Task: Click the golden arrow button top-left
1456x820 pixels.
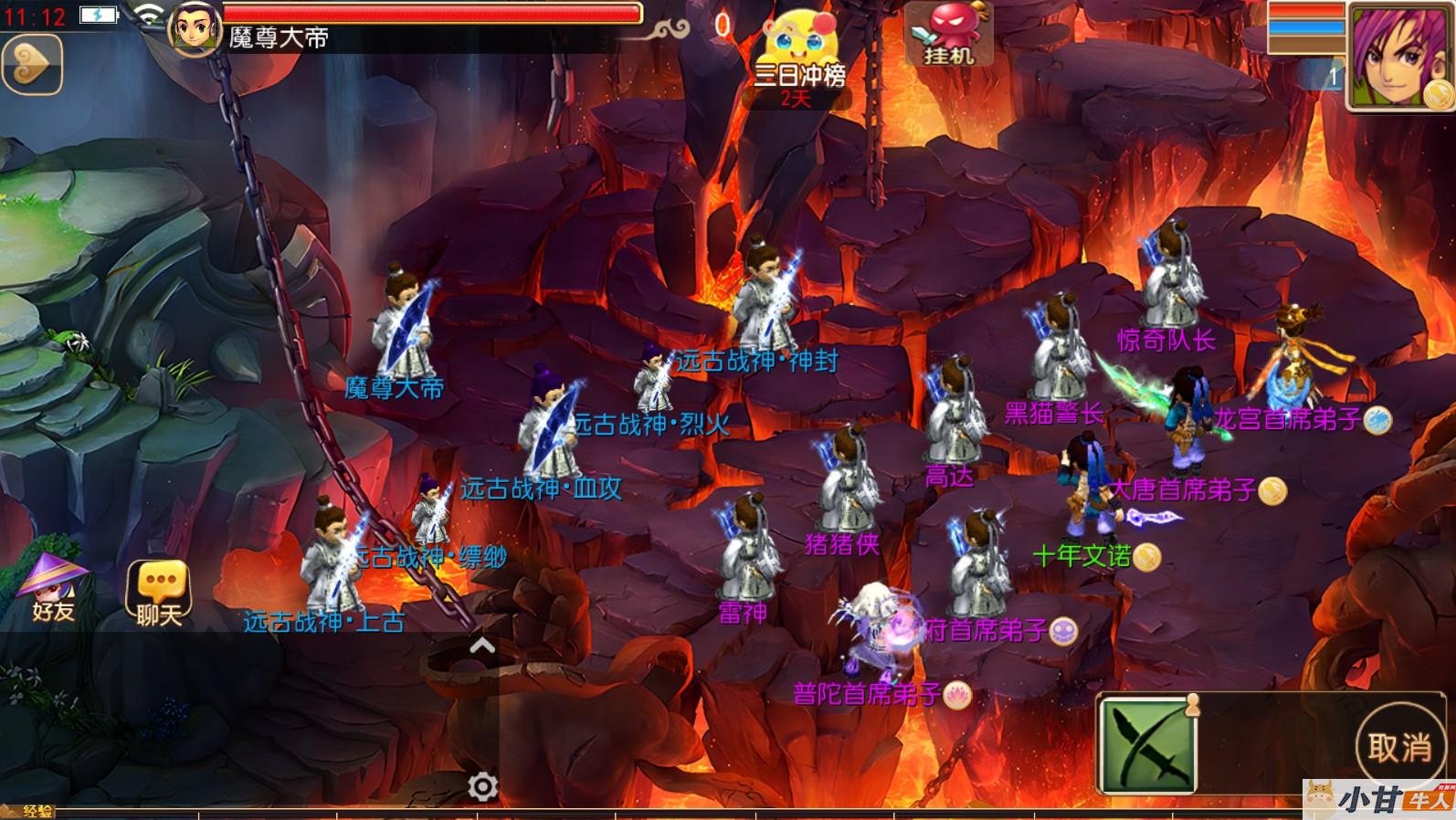Action: pos(31,63)
